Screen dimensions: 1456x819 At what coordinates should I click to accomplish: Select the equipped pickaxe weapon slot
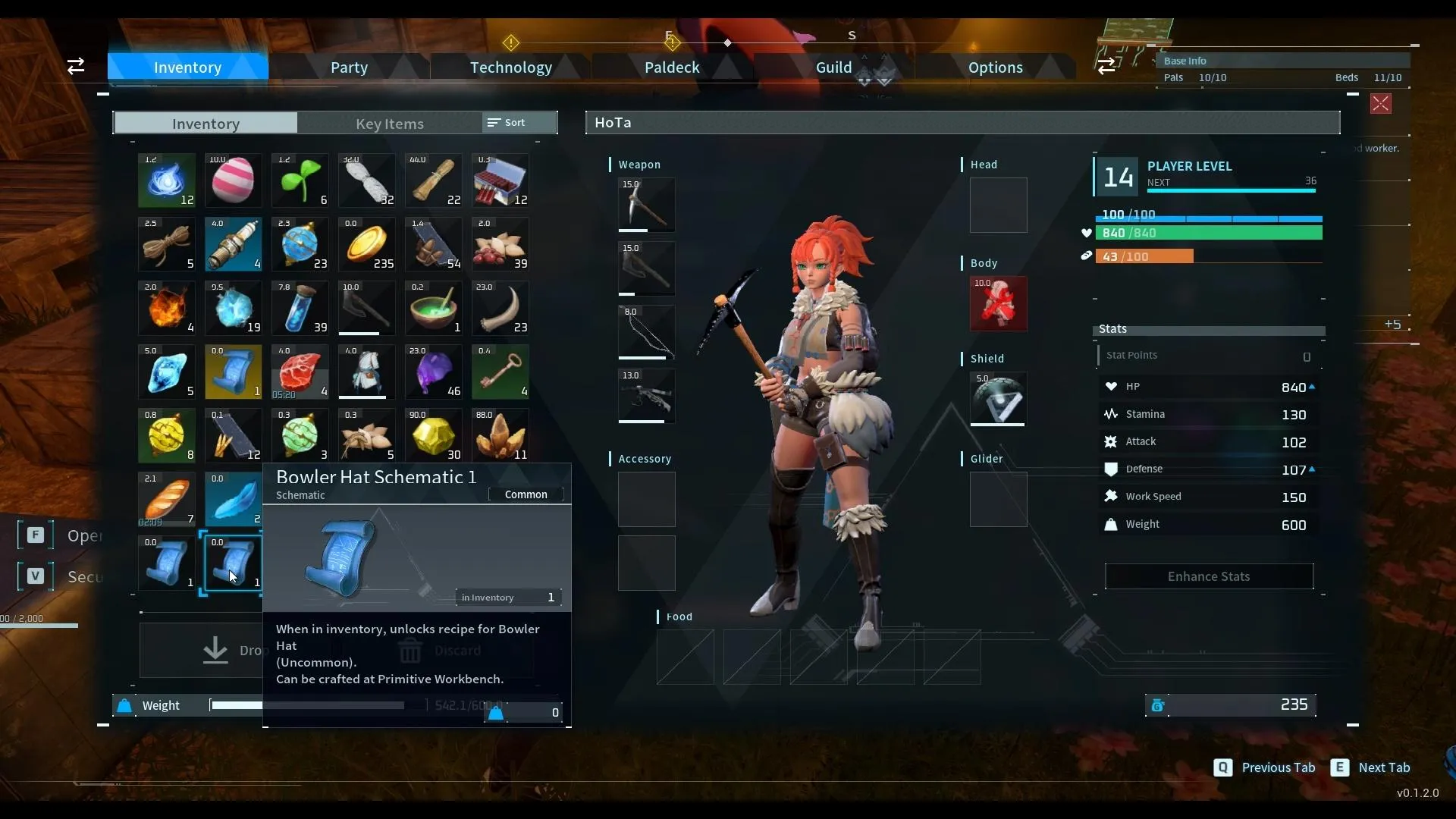tap(646, 205)
